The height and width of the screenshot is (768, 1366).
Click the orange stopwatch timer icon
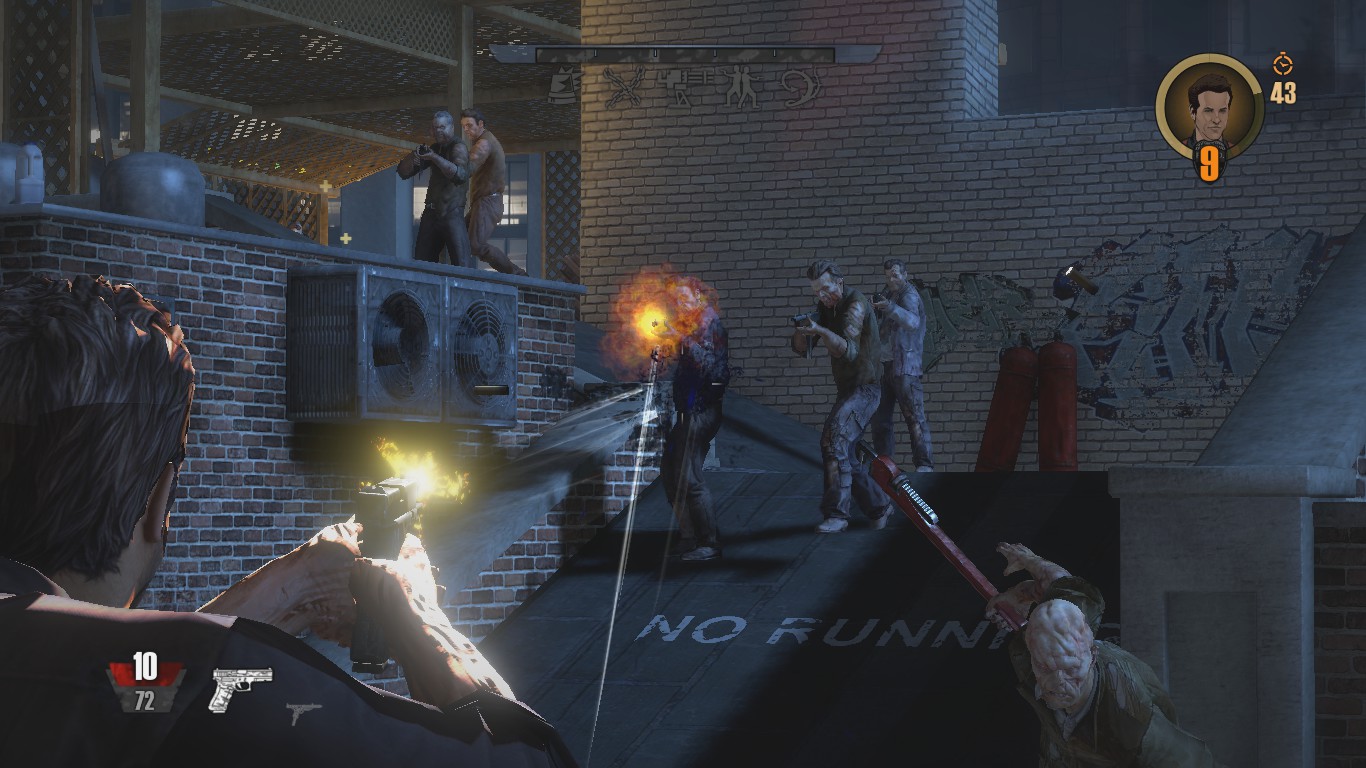pos(1282,65)
